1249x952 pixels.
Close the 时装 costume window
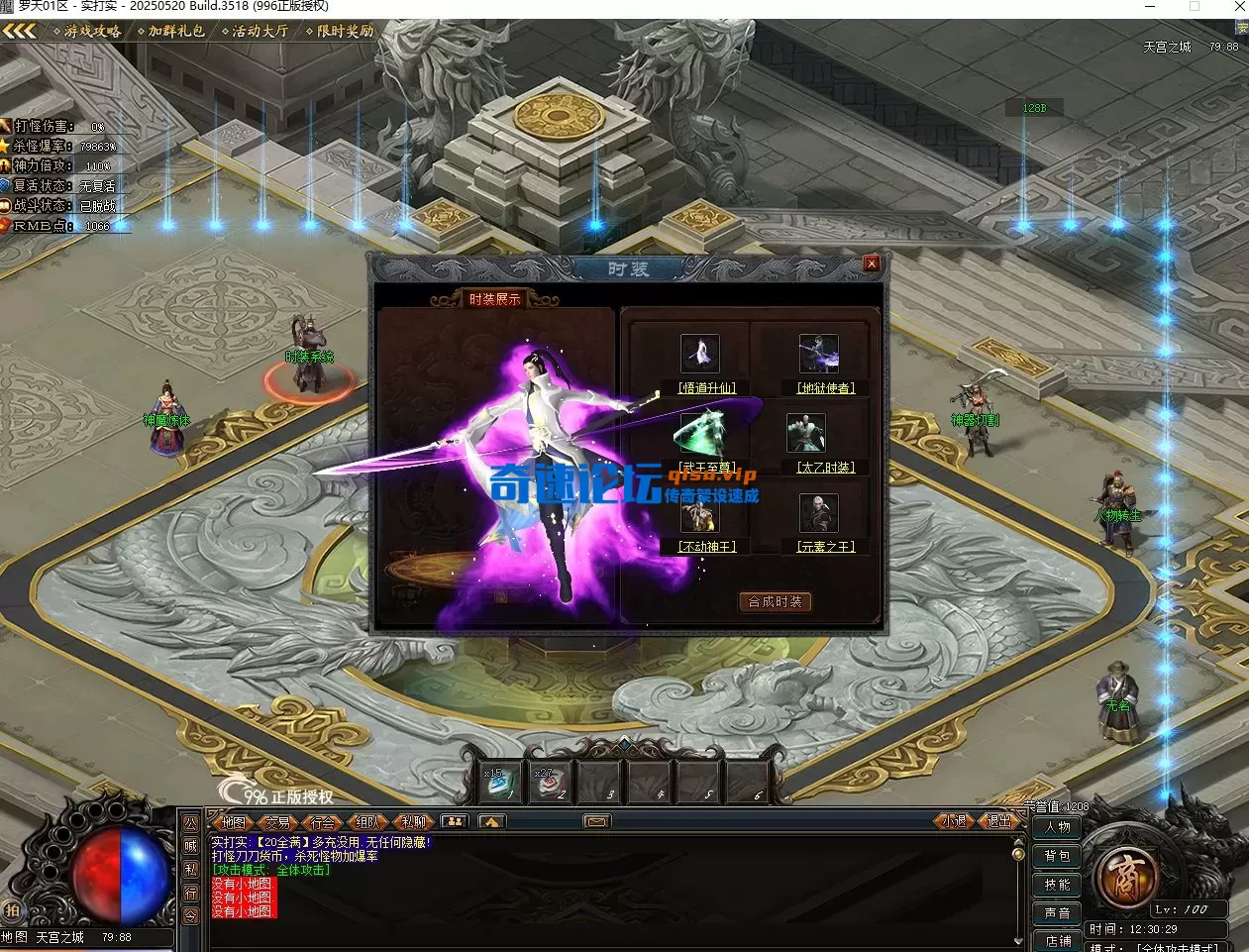(x=871, y=264)
